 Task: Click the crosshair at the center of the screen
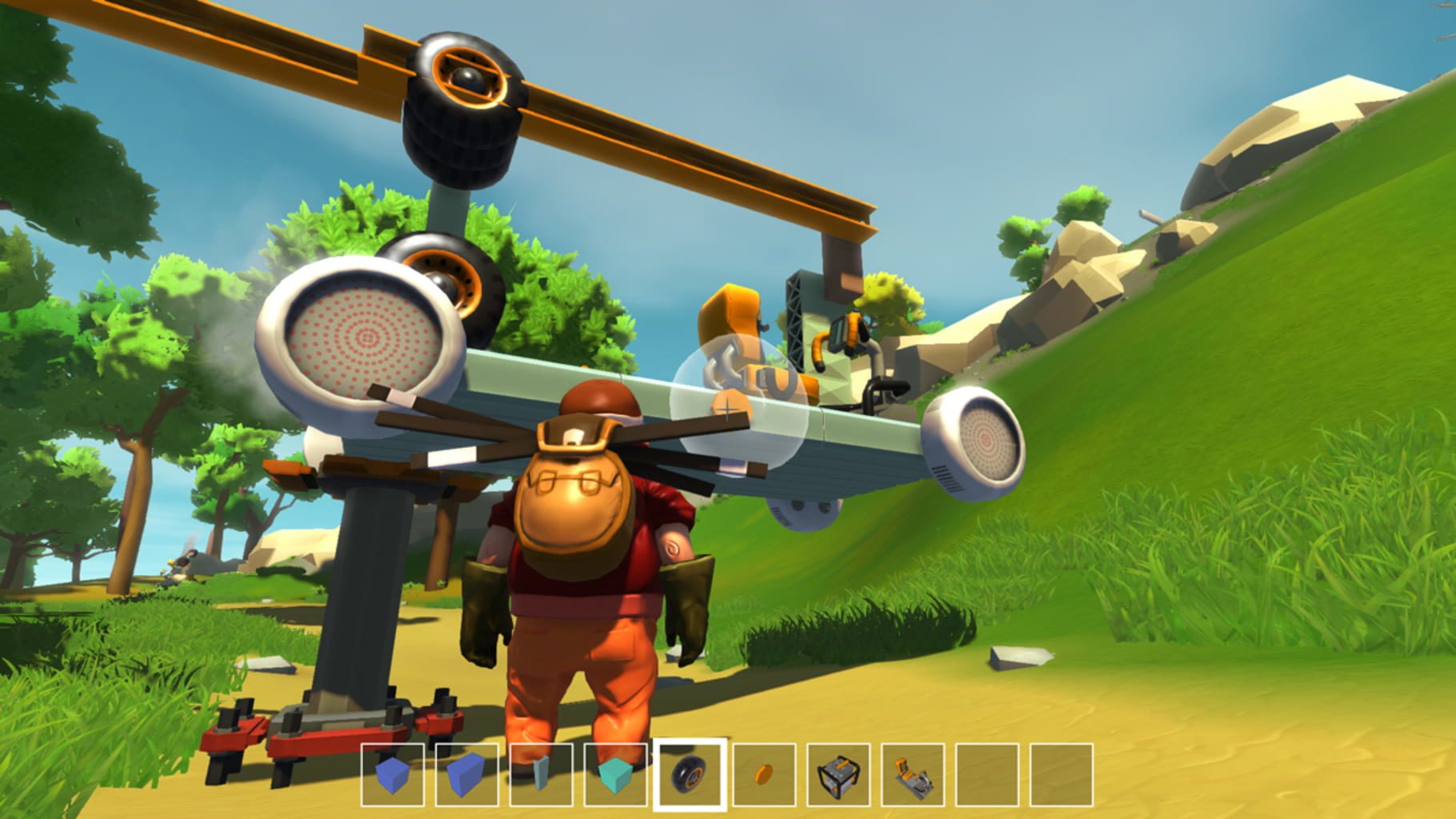(728, 409)
